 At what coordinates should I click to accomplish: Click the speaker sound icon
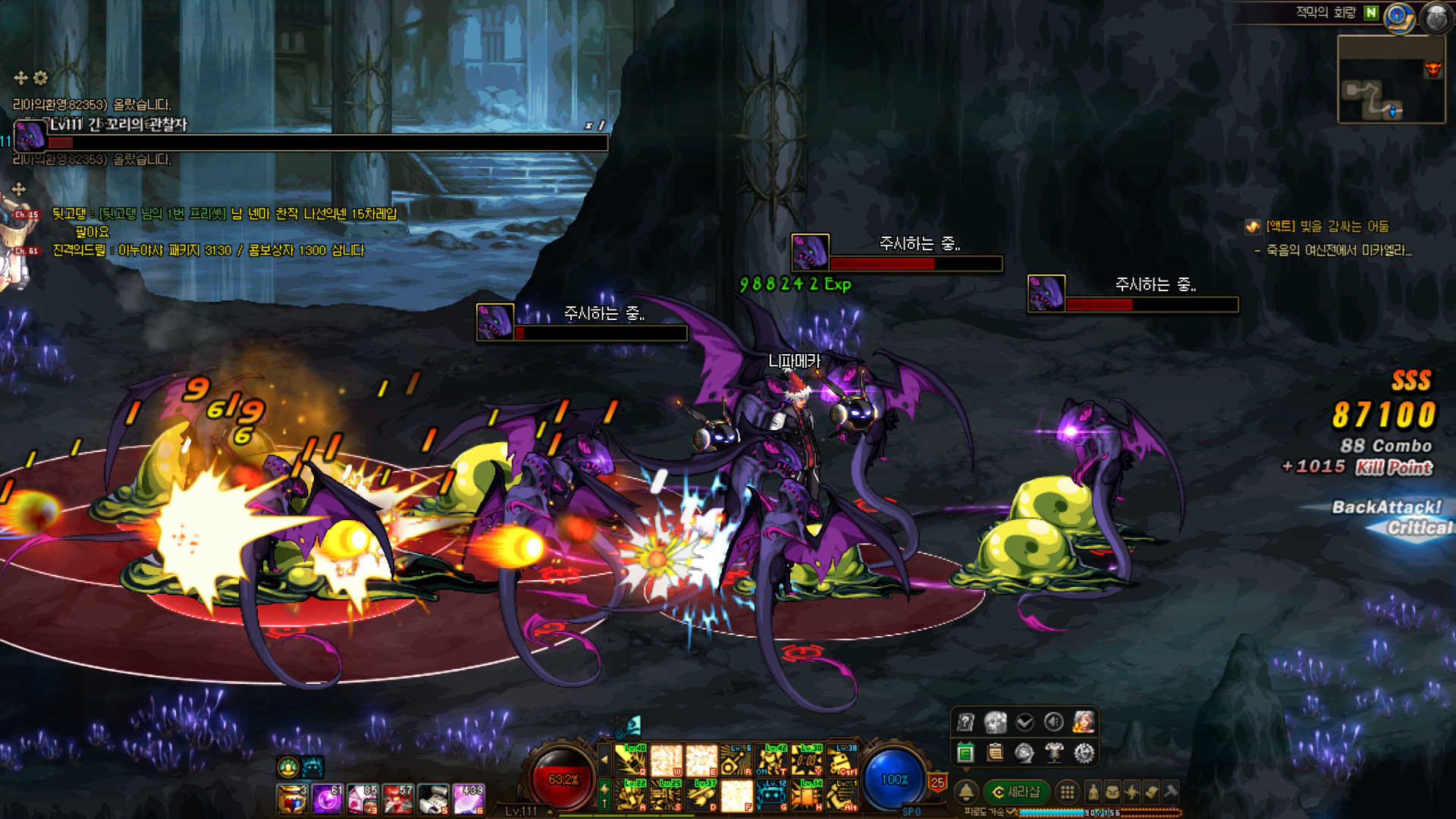coord(1053,722)
